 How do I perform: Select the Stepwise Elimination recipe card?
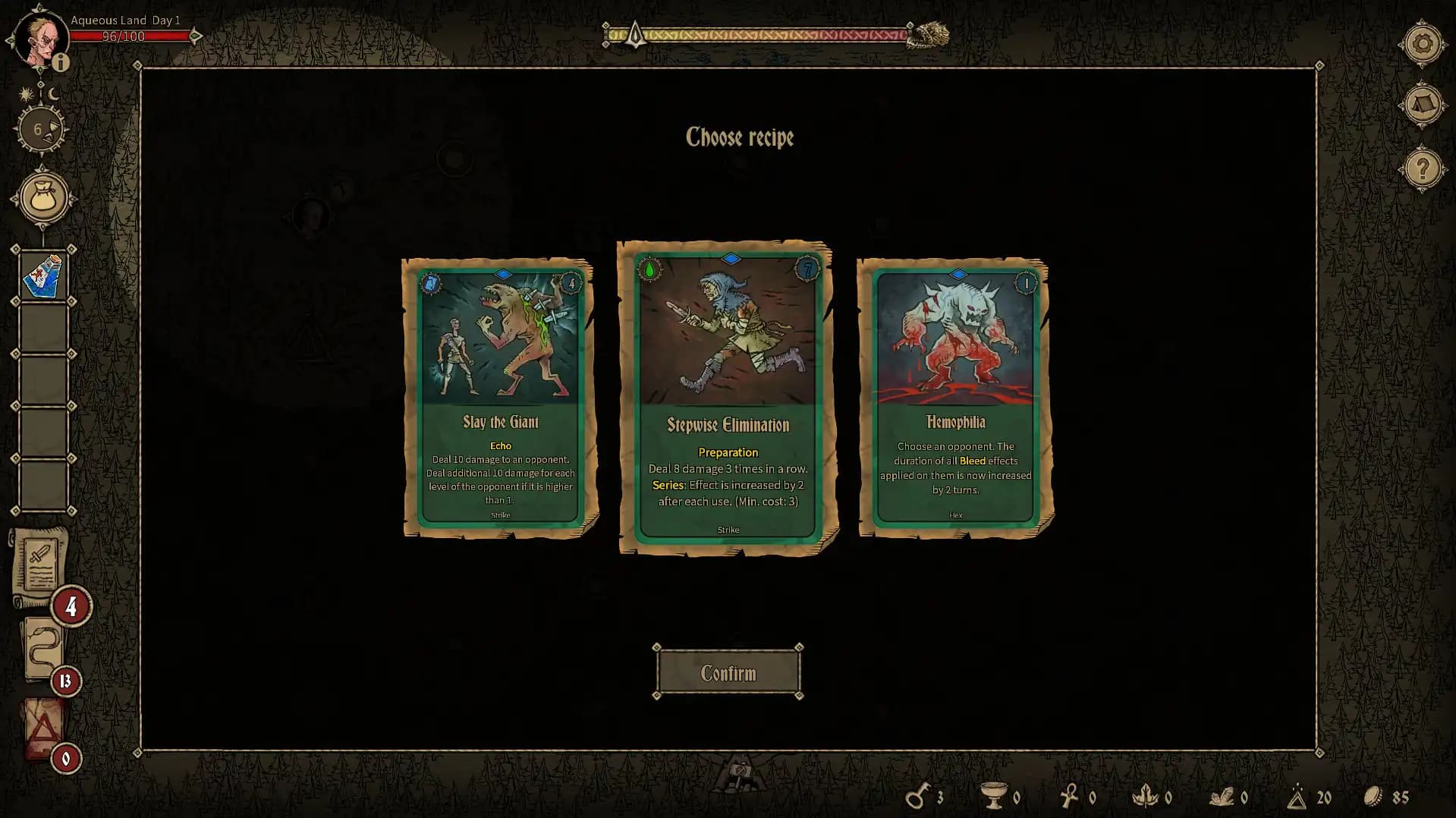pyautogui.click(x=727, y=395)
